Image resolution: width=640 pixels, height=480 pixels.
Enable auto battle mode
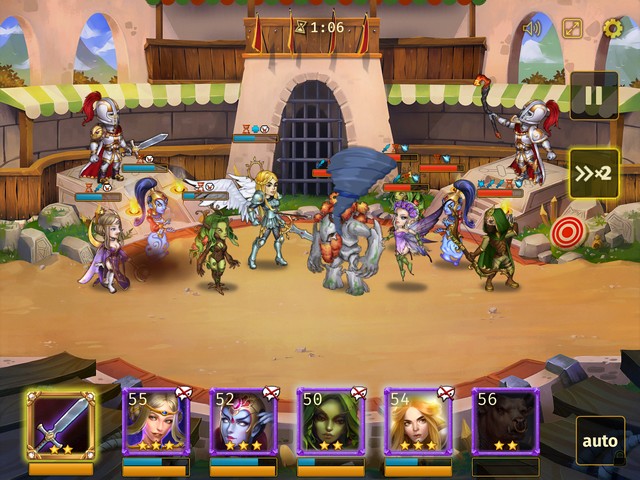[600, 440]
